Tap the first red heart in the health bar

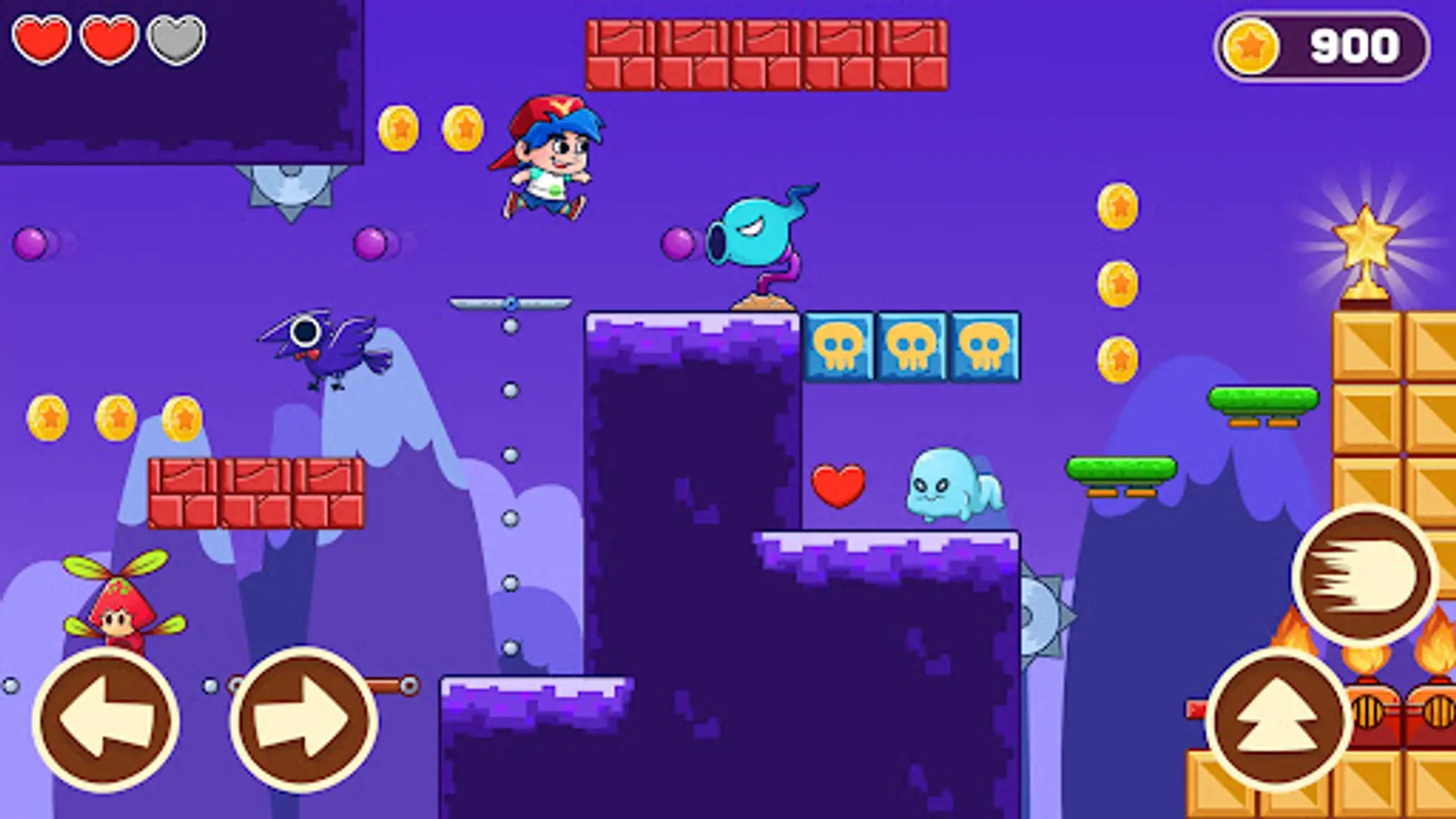[x=41, y=41]
